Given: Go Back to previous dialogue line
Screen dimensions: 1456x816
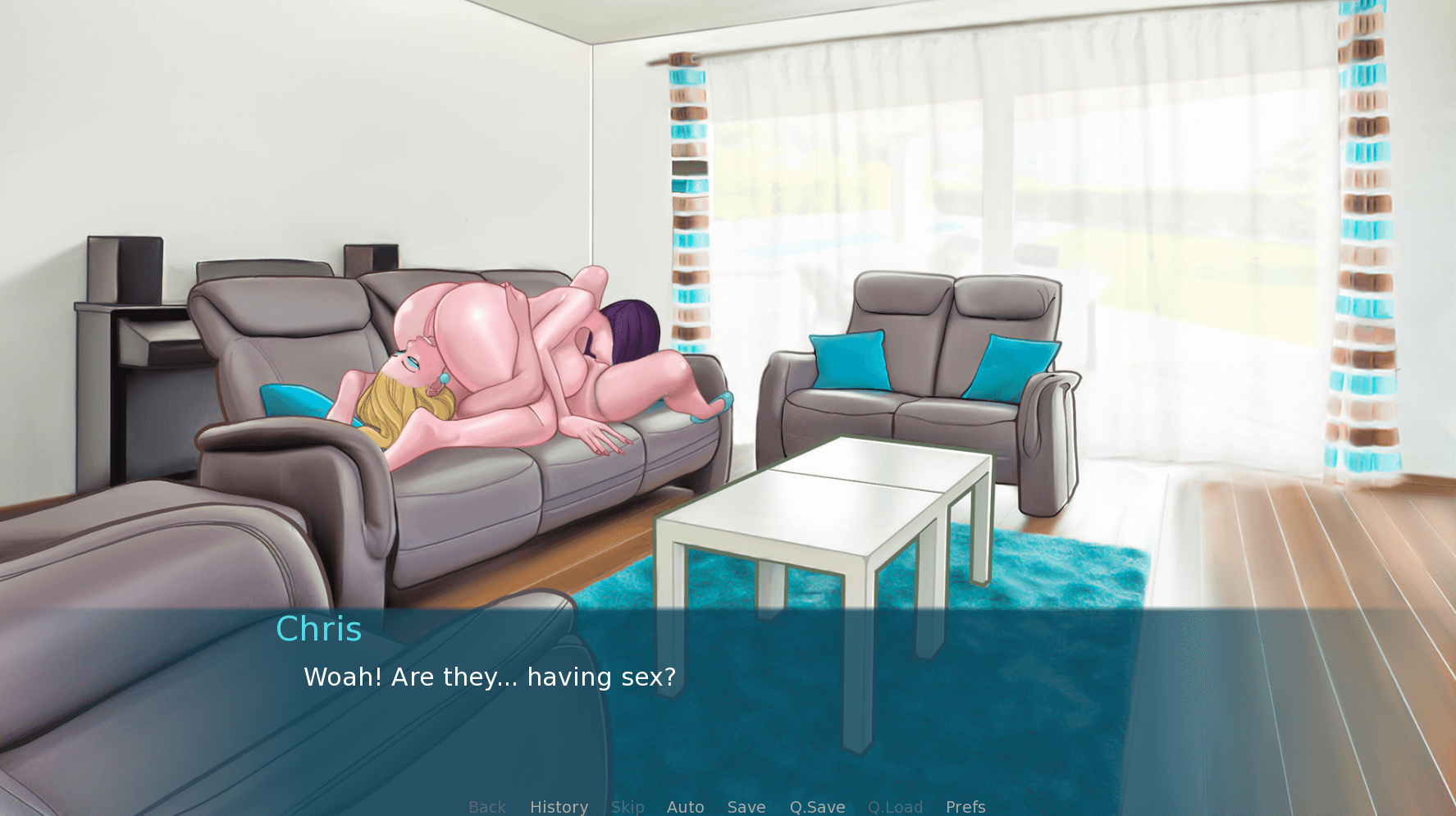Looking at the screenshot, I should (x=487, y=807).
